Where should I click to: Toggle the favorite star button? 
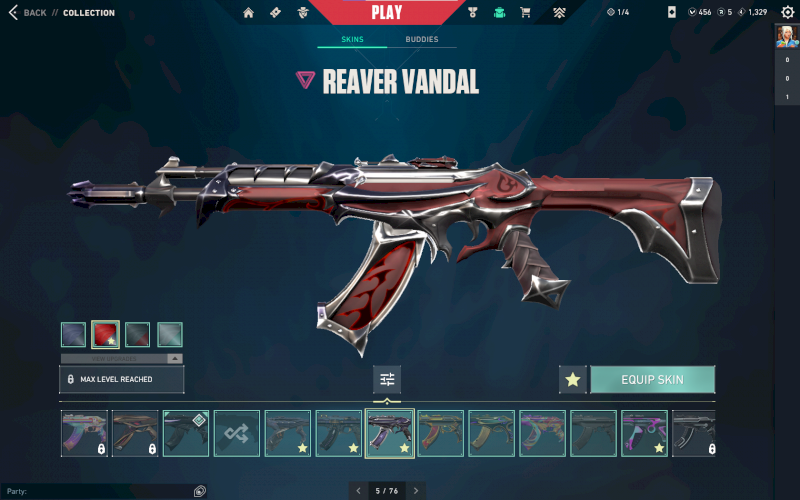pyautogui.click(x=573, y=380)
